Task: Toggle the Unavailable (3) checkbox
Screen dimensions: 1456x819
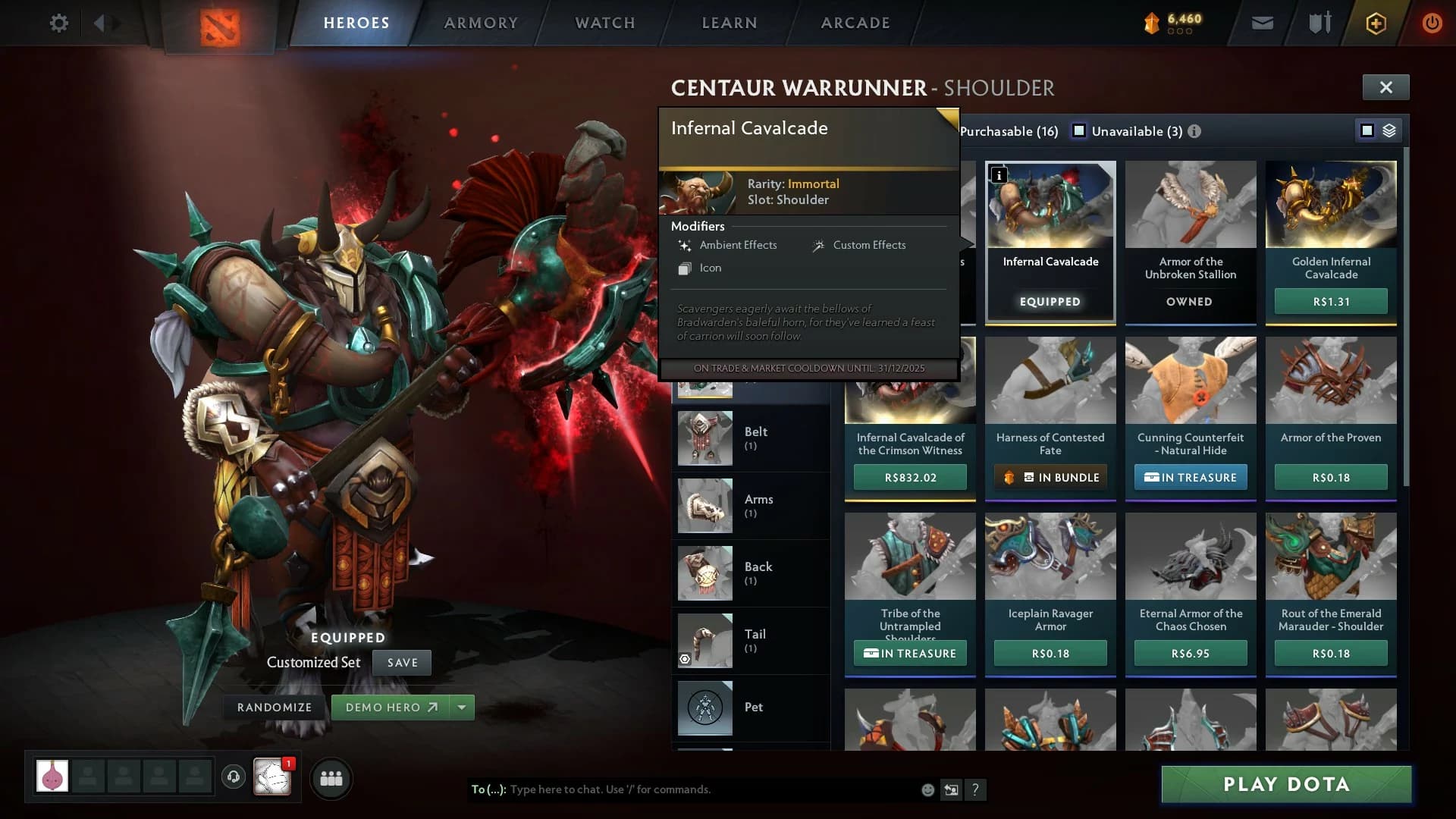Action: point(1079,130)
